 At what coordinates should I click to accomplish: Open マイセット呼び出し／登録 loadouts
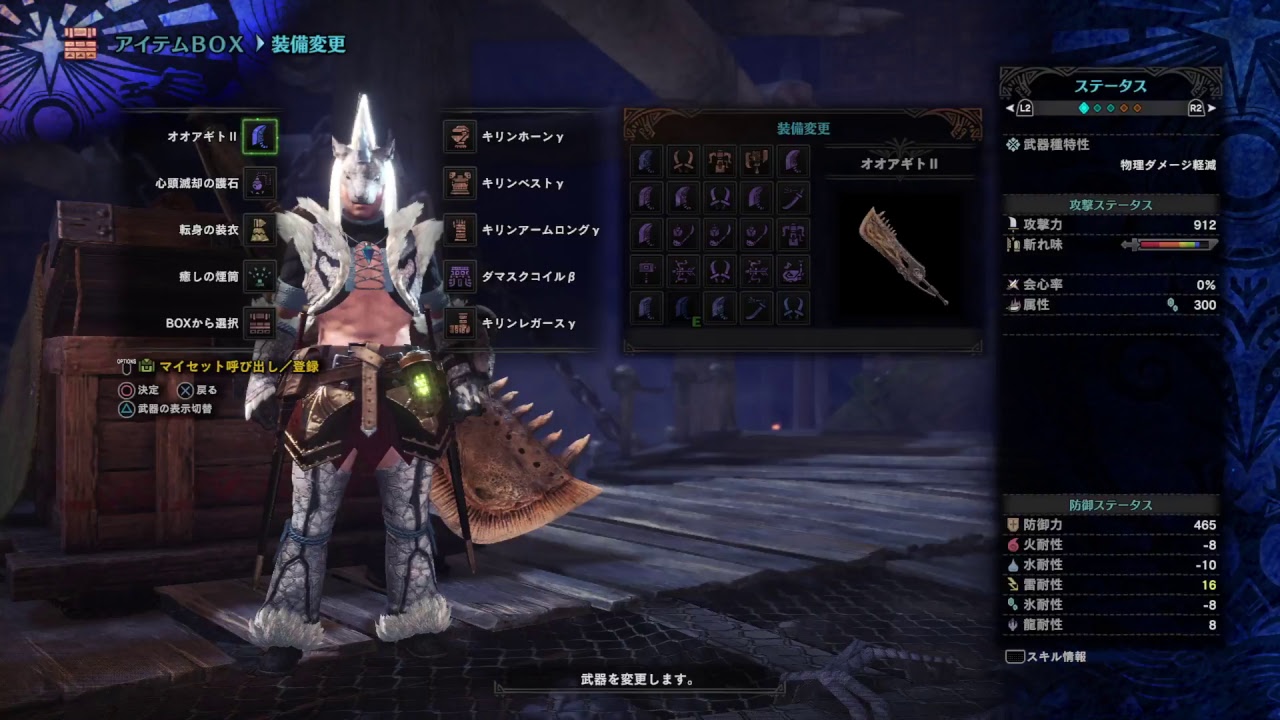237,367
